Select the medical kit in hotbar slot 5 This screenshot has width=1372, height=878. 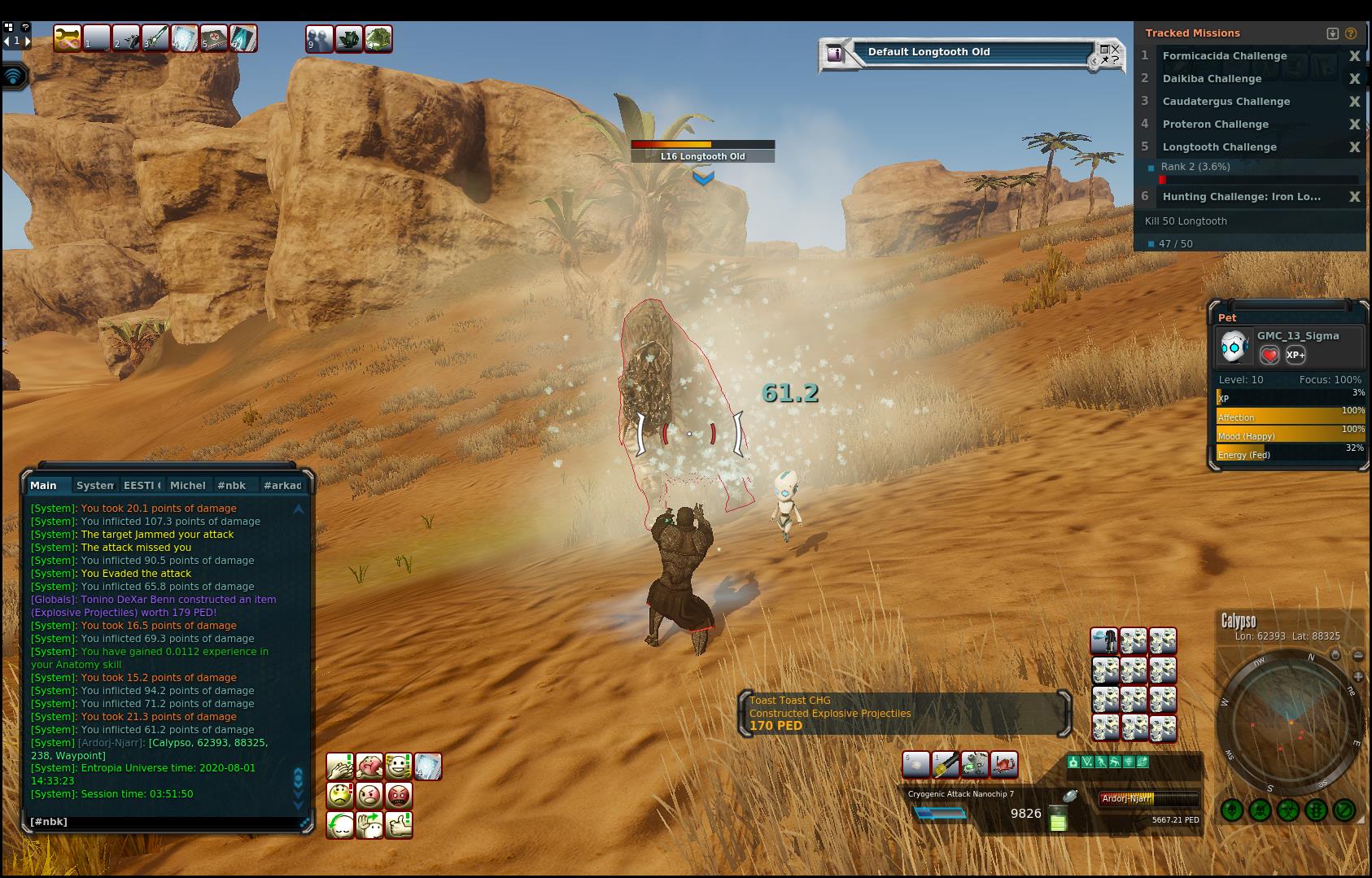(x=214, y=38)
